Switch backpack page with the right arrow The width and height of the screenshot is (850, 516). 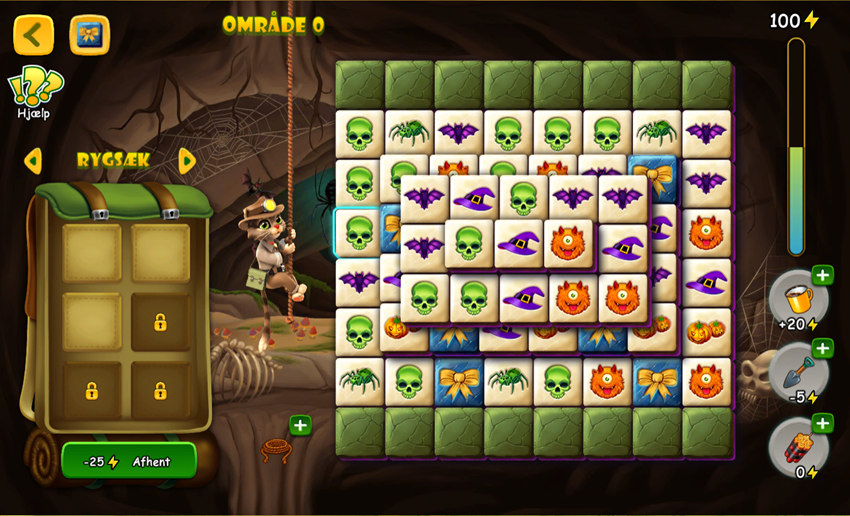(x=187, y=161)
